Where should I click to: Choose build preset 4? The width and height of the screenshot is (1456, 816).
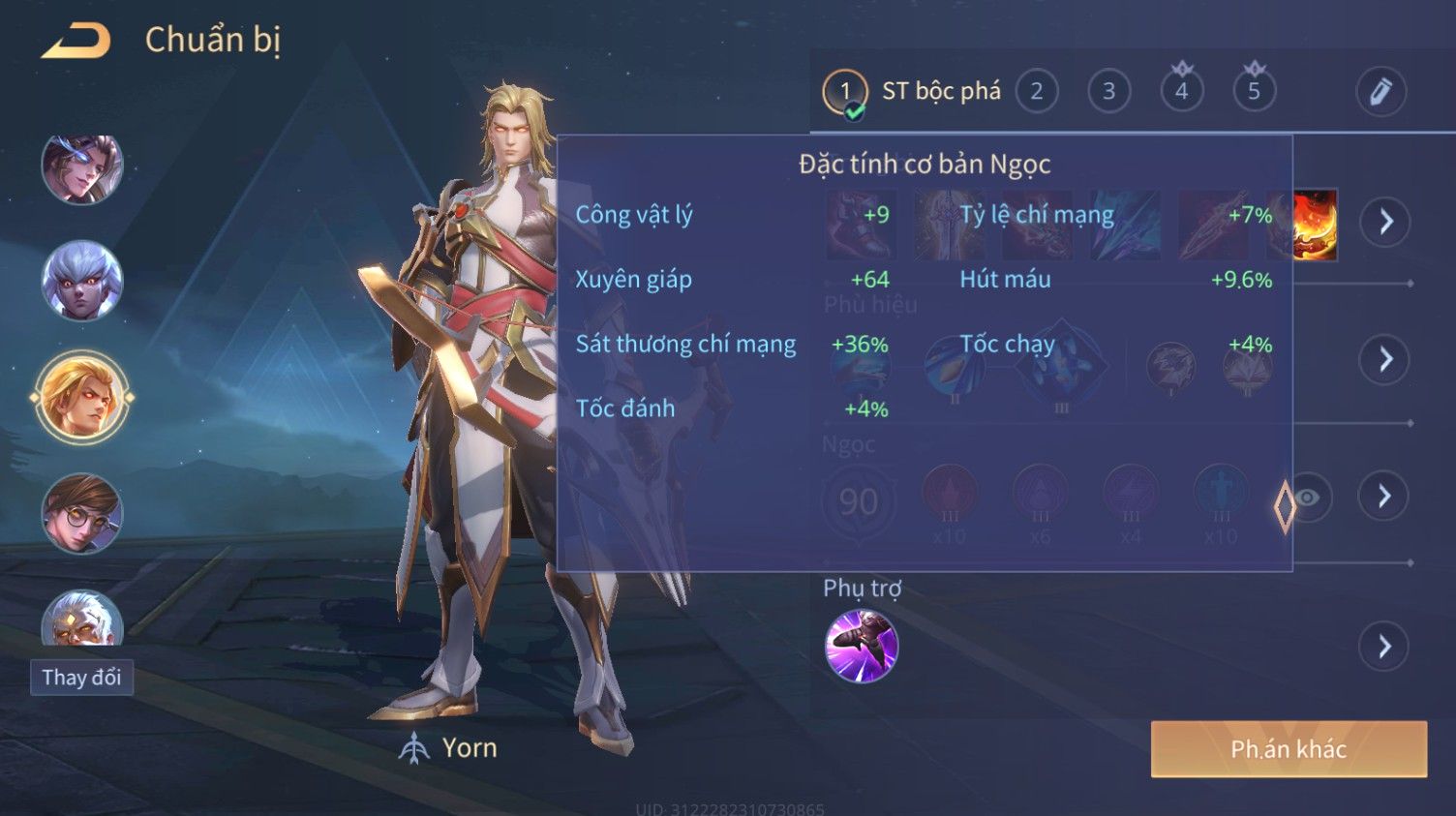[1181, 92]
